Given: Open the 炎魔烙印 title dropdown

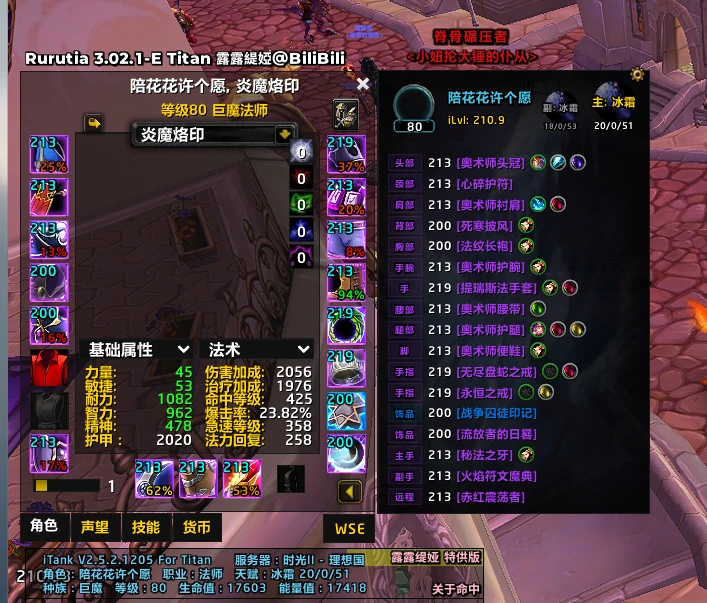Looking at the screenshot, I should [x=285, y=134].
